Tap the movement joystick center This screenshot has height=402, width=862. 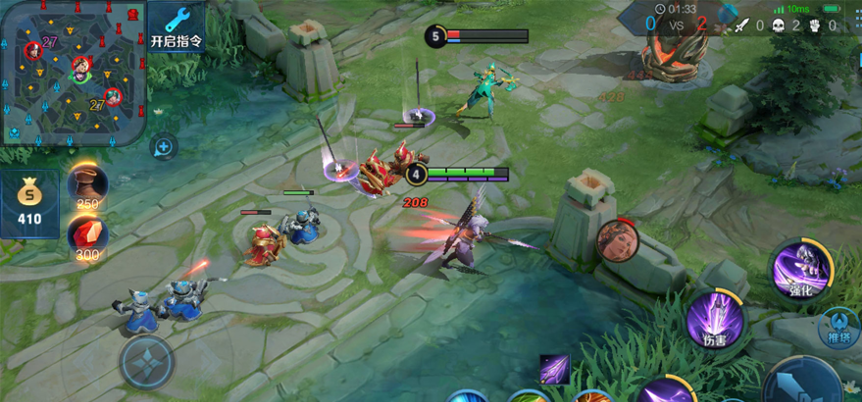pyautogui.click(x=147, y=365)
